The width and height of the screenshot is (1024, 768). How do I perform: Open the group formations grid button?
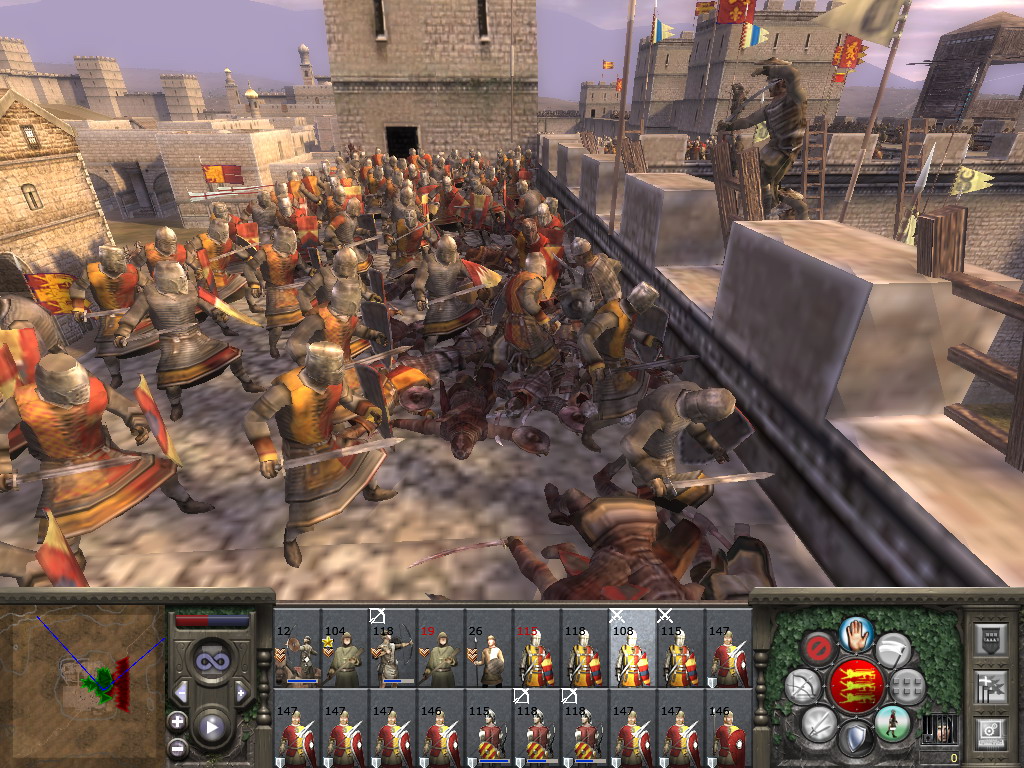point(907,686)
